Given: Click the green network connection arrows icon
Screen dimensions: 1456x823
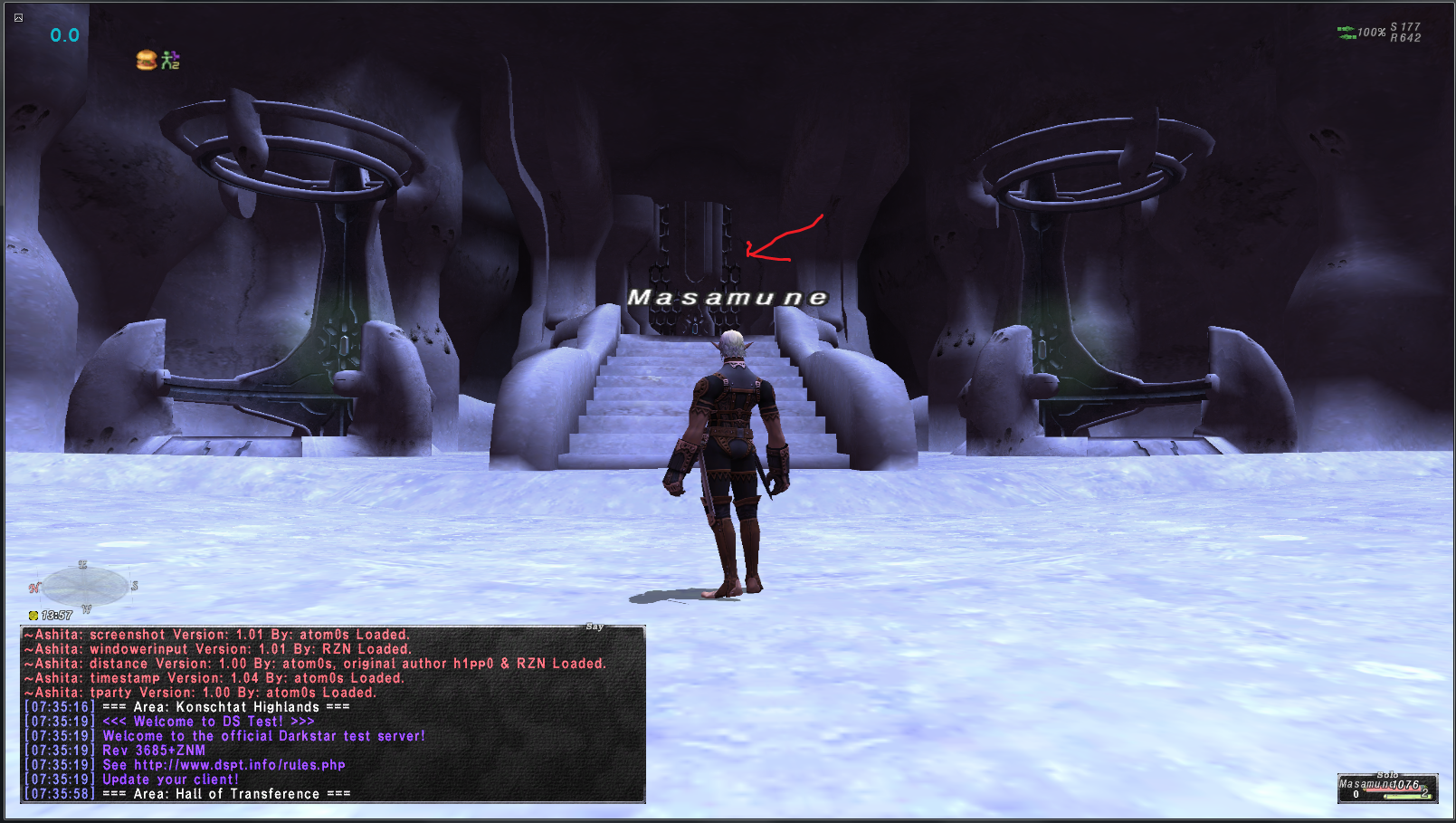Looking at the screenshot, I should tap(1347, 33).
